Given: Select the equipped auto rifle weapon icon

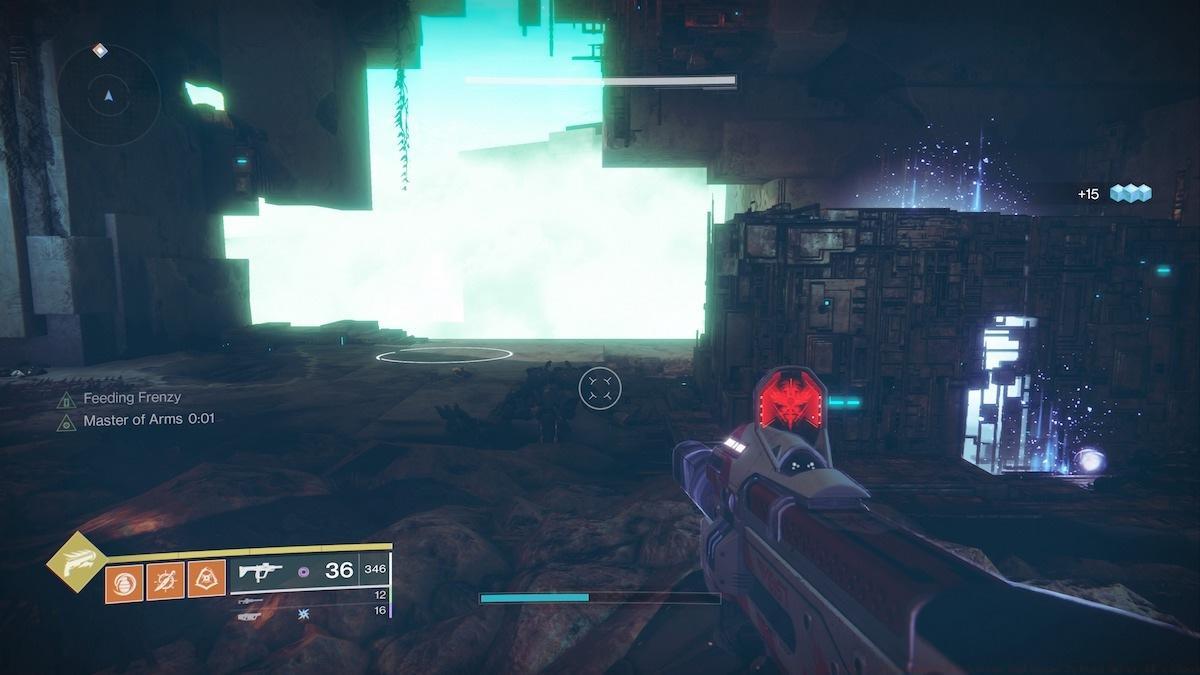Looking at the screenshot, I should pos(262,571).
